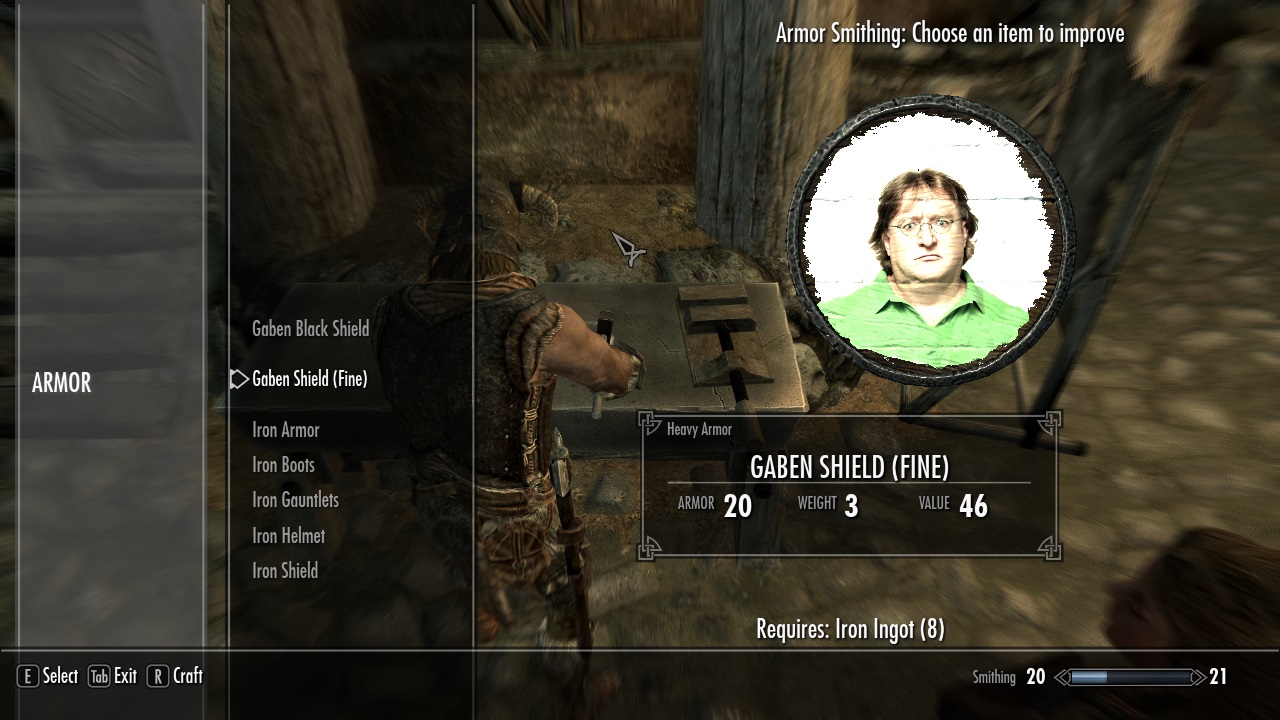Viewport: 1280px width, 720px height.
Task: Select the Iron Helmet list item
Action: pos(287,536)
